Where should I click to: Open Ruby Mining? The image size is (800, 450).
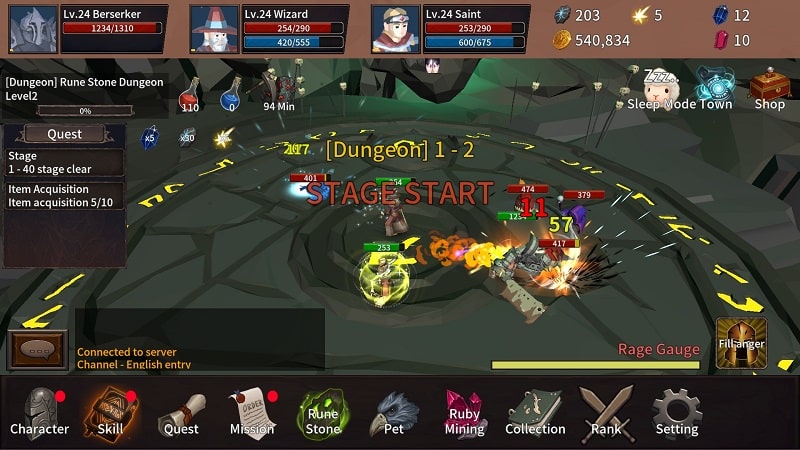click(x=464, y=412)
